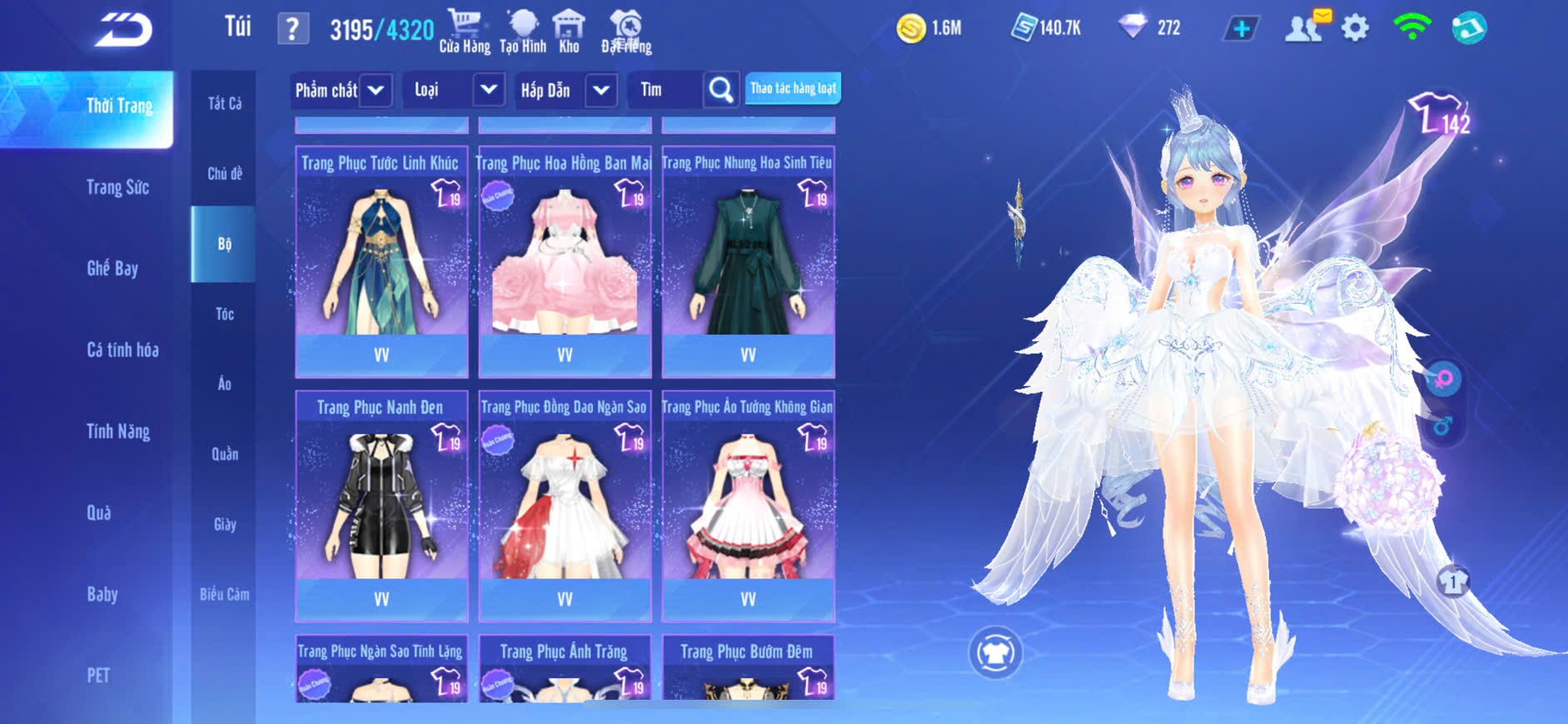This screenshot has height=724, width=1568.
Task: Click the magnifying glass search button
Action: [721, 90]
